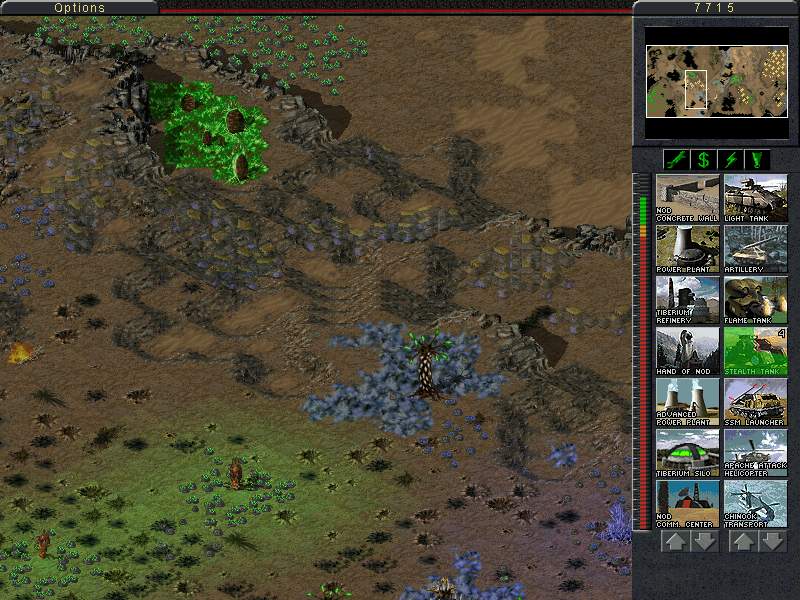Activate the wrench repair button

[x=676, y=159]
